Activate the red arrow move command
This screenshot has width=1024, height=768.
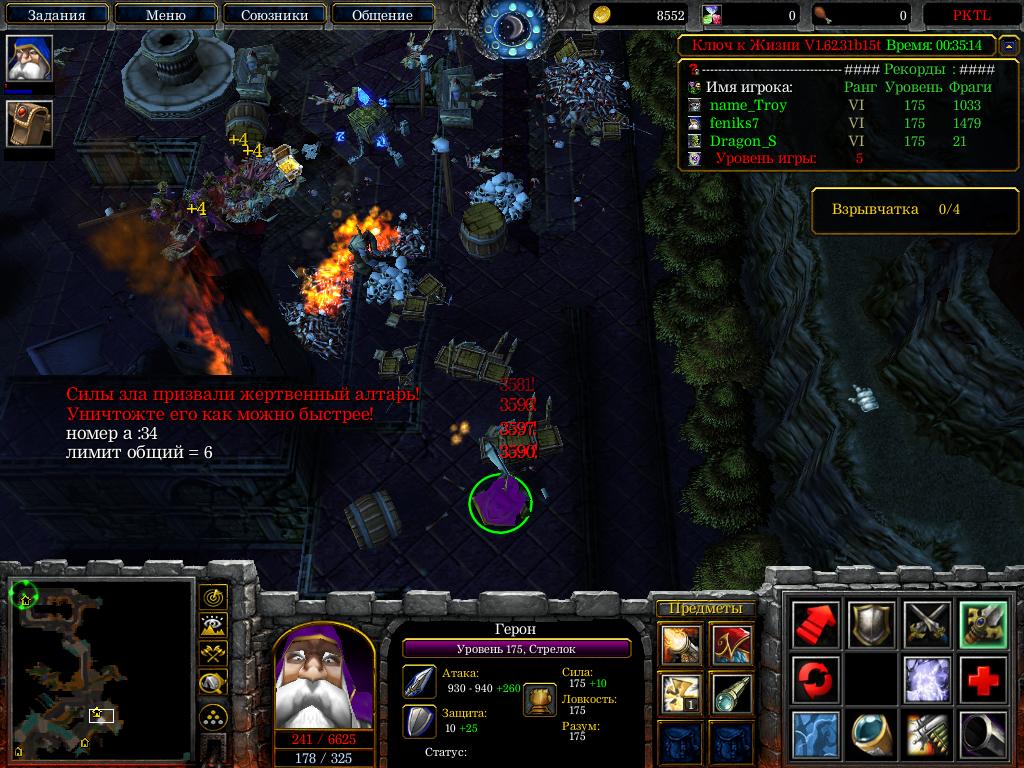816,625
